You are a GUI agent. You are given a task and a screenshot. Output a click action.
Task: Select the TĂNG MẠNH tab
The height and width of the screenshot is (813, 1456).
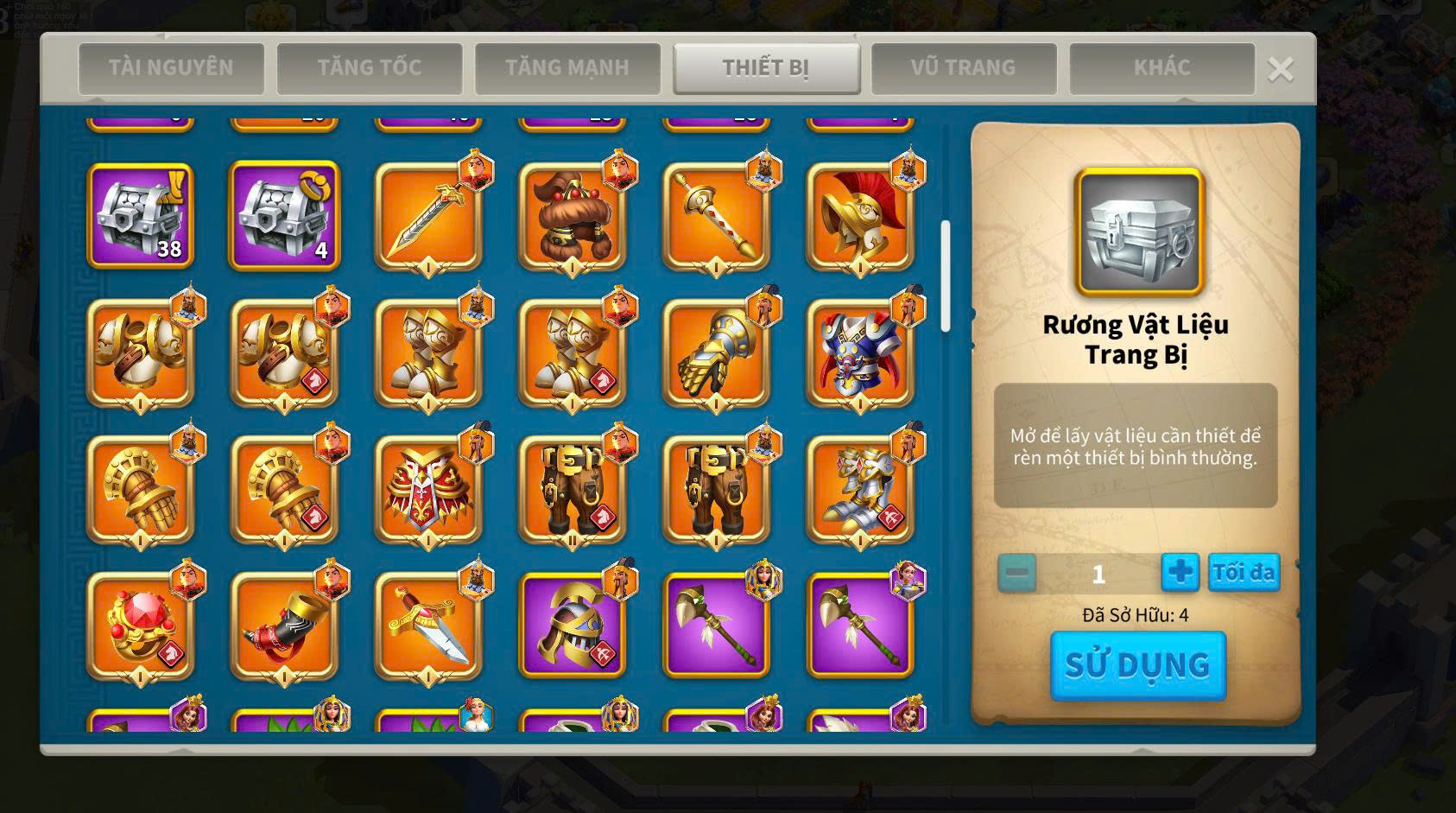[x=567, y=67]
